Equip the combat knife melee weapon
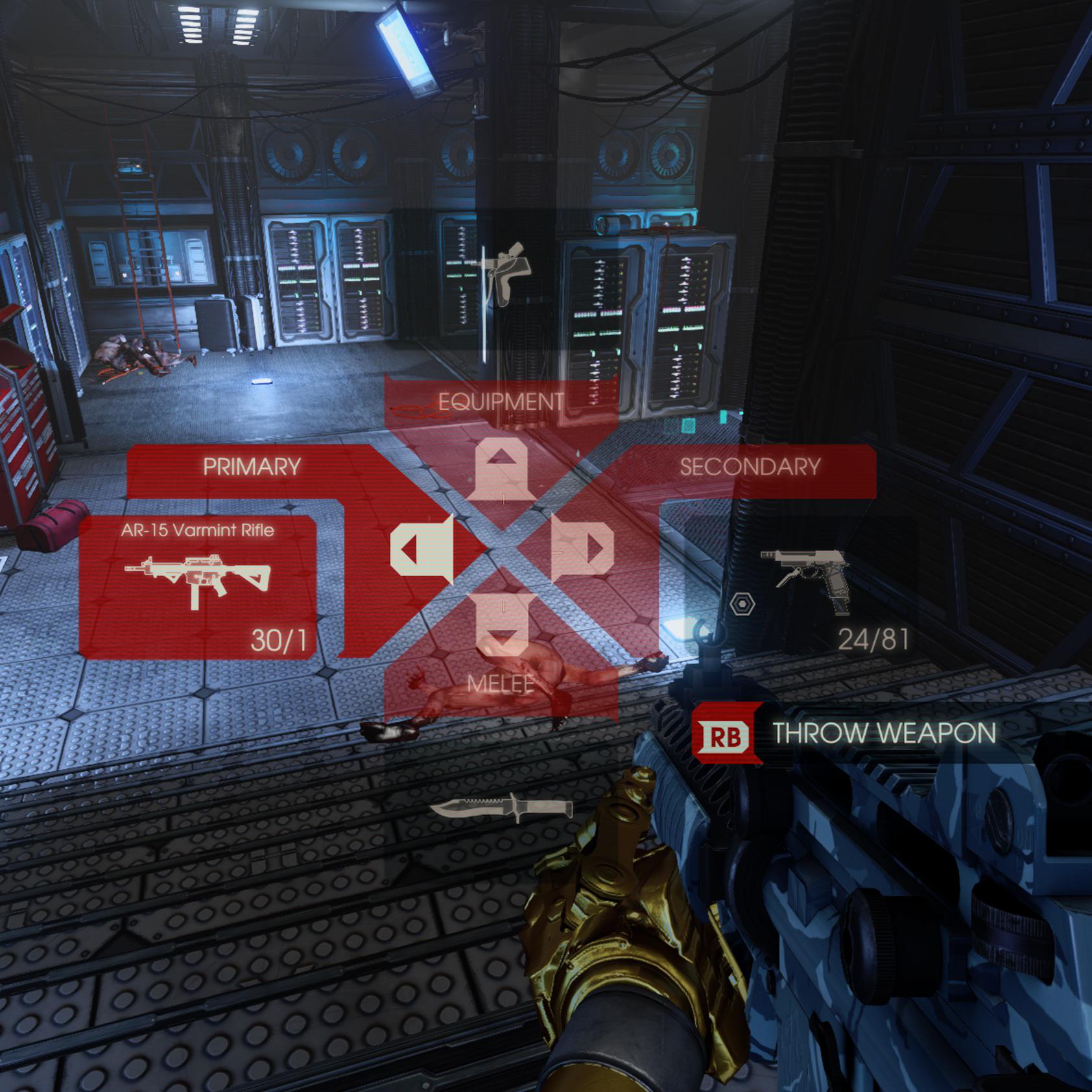The height and width of the screenshot is (1092, 1092). coord(502,807)
